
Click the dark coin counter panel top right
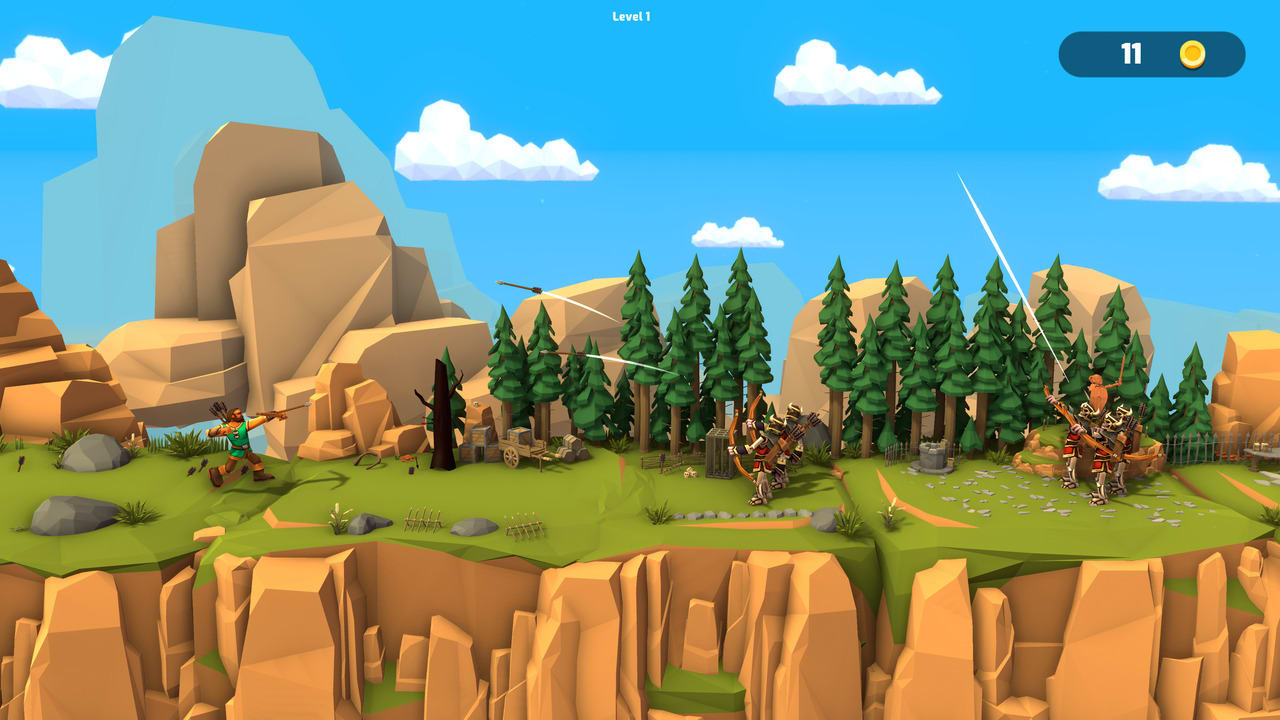pyautogui.click(x=1150, y=55)
